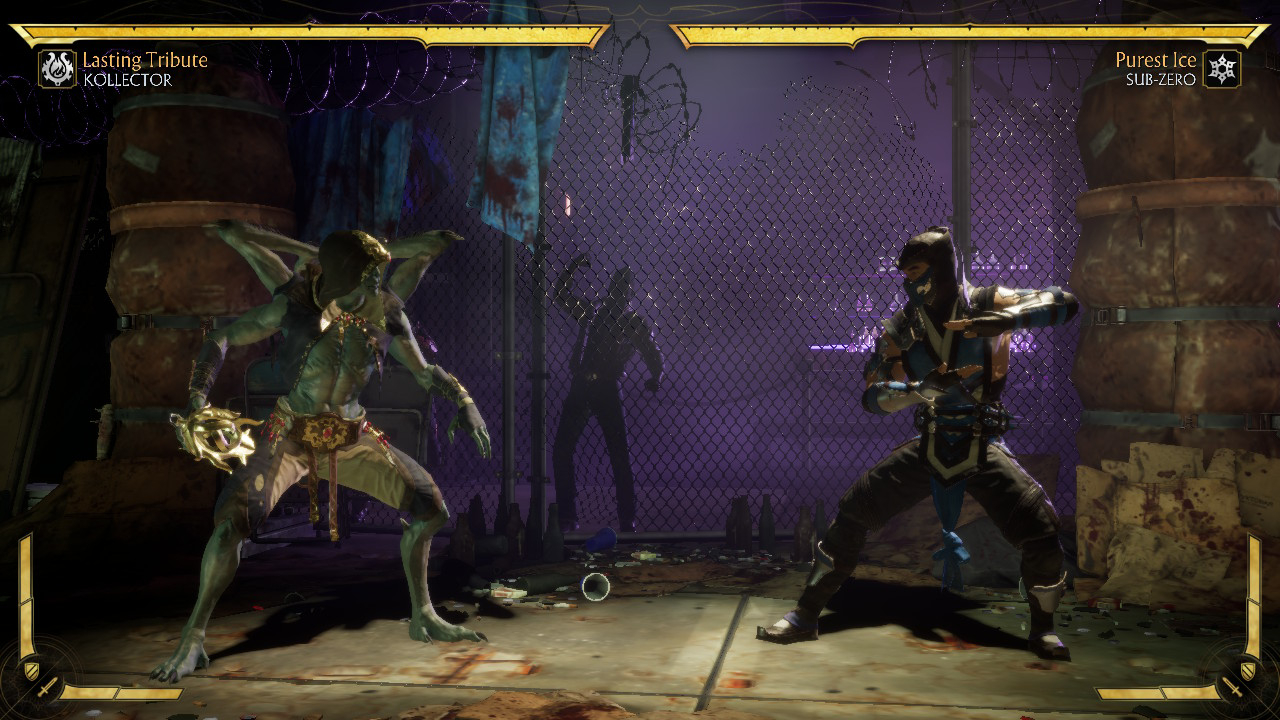Click Kollector's Lasting Tribute variation icon

57,69
